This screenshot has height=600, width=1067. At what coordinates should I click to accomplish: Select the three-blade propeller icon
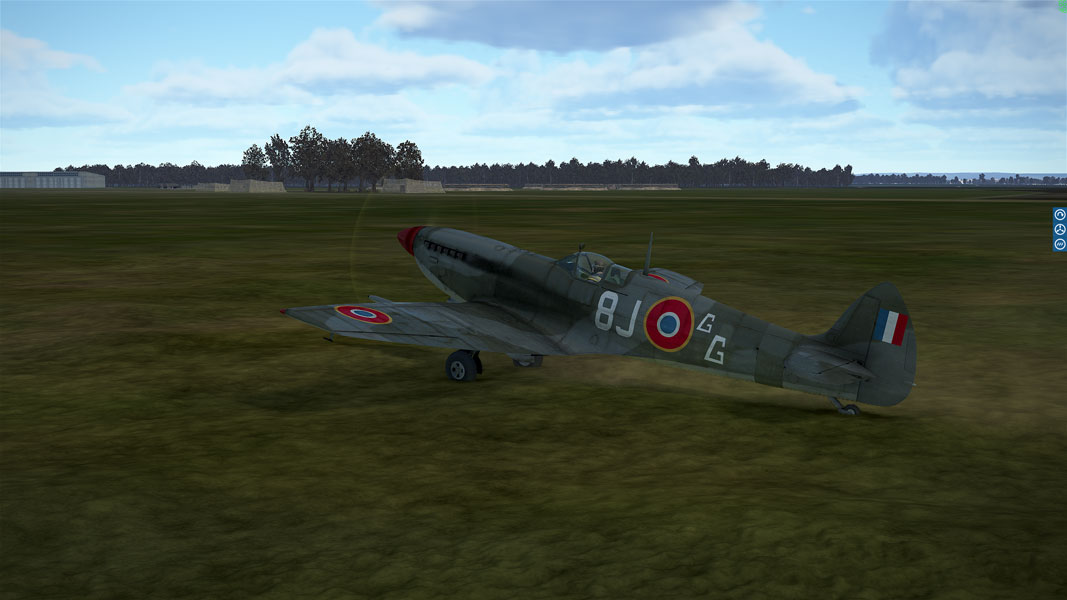(1059, 229)
